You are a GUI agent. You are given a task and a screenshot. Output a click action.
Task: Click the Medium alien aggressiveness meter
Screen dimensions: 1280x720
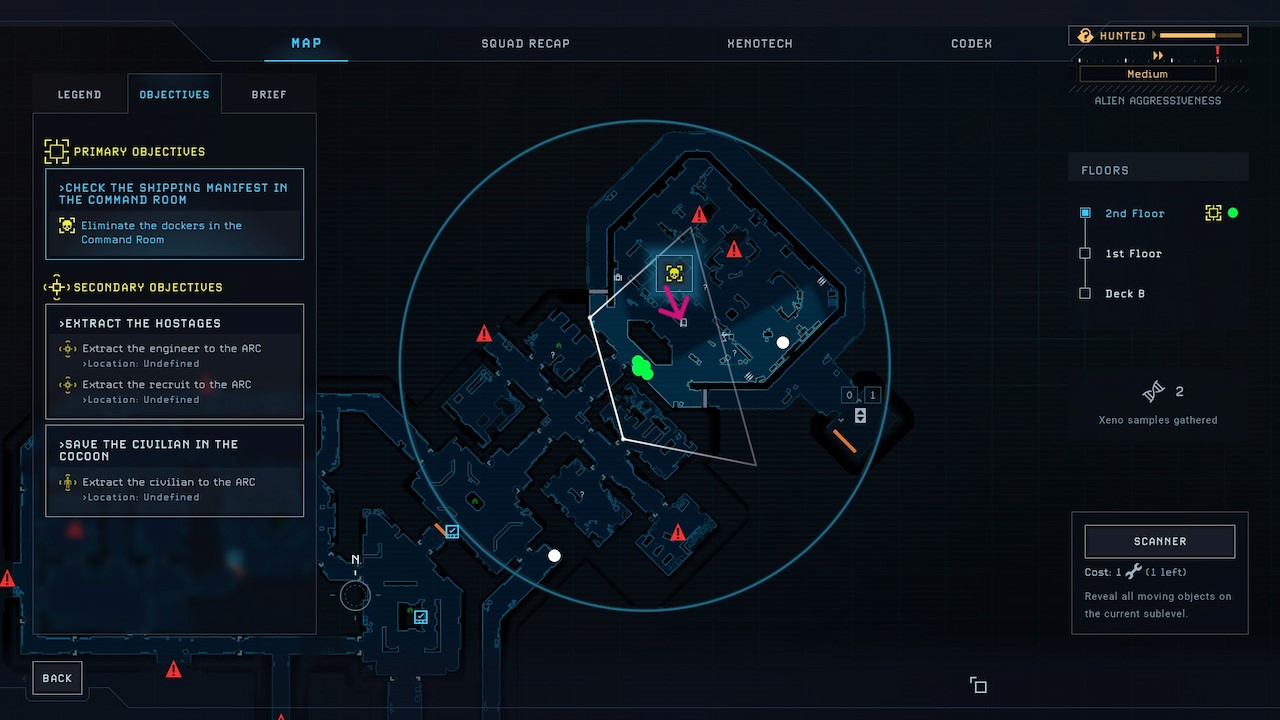(1146, 73)
